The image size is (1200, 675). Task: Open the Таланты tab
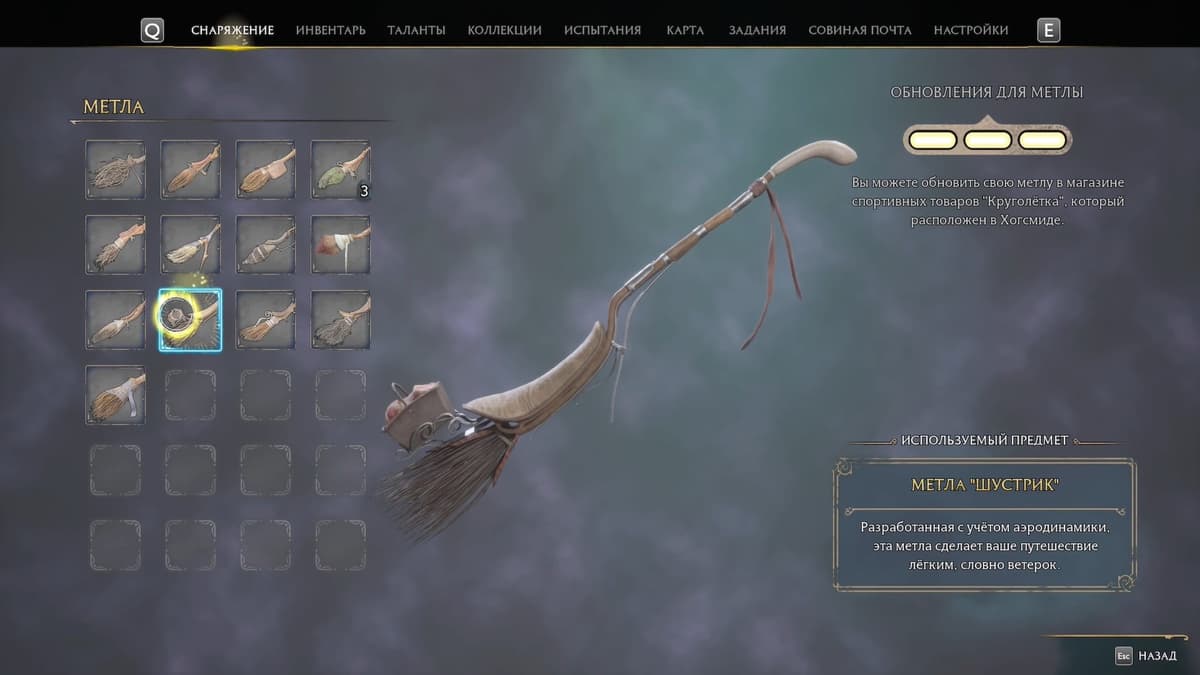tap(416, 30)
